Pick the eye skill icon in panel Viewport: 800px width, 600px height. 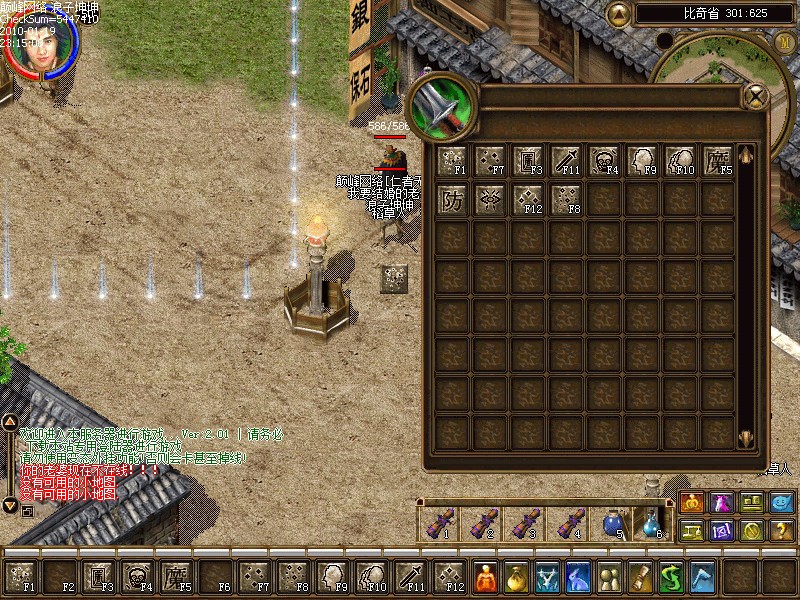490,199
